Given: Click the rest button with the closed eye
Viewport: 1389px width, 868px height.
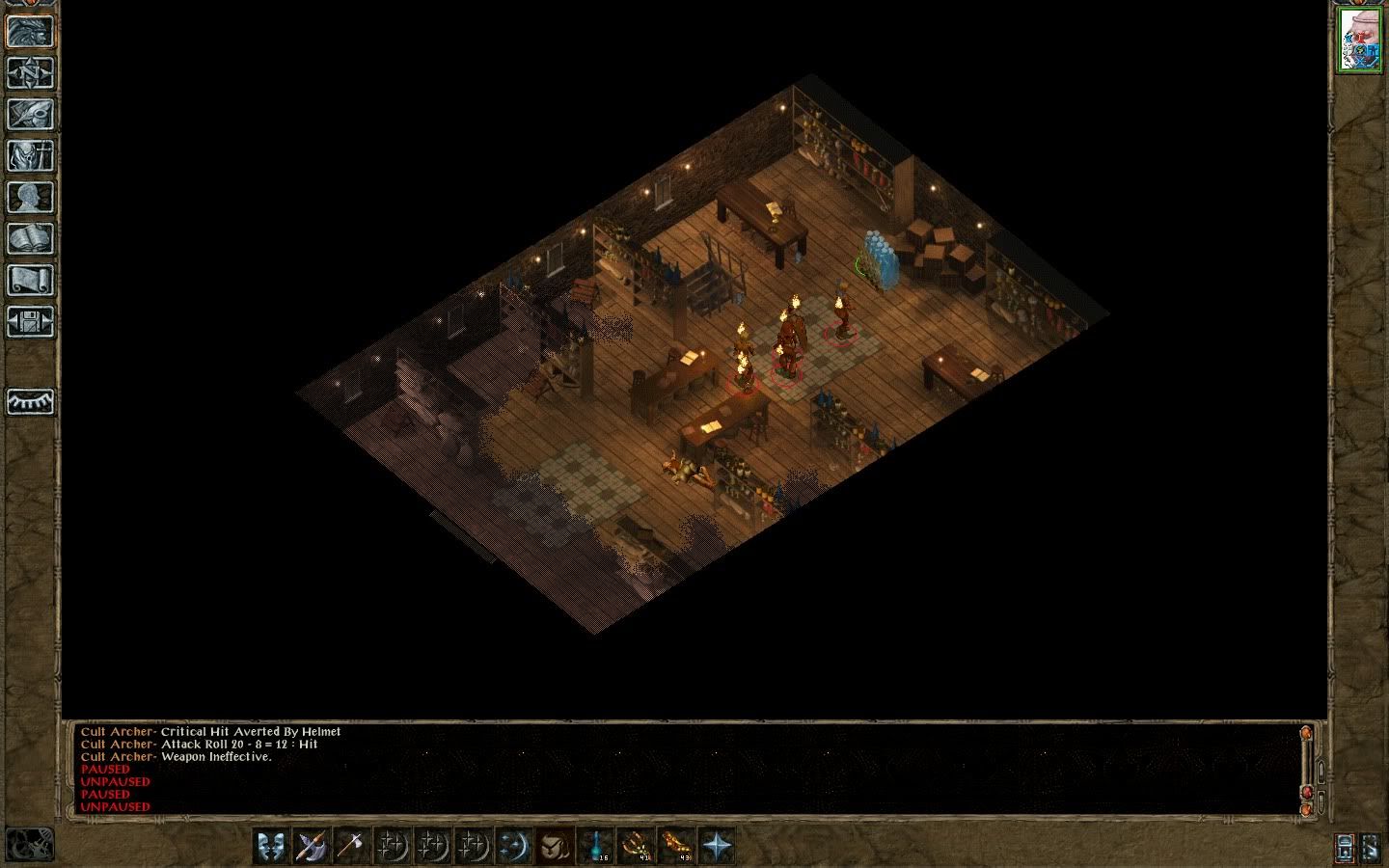Looking at the screenshot, I should 31,401.
